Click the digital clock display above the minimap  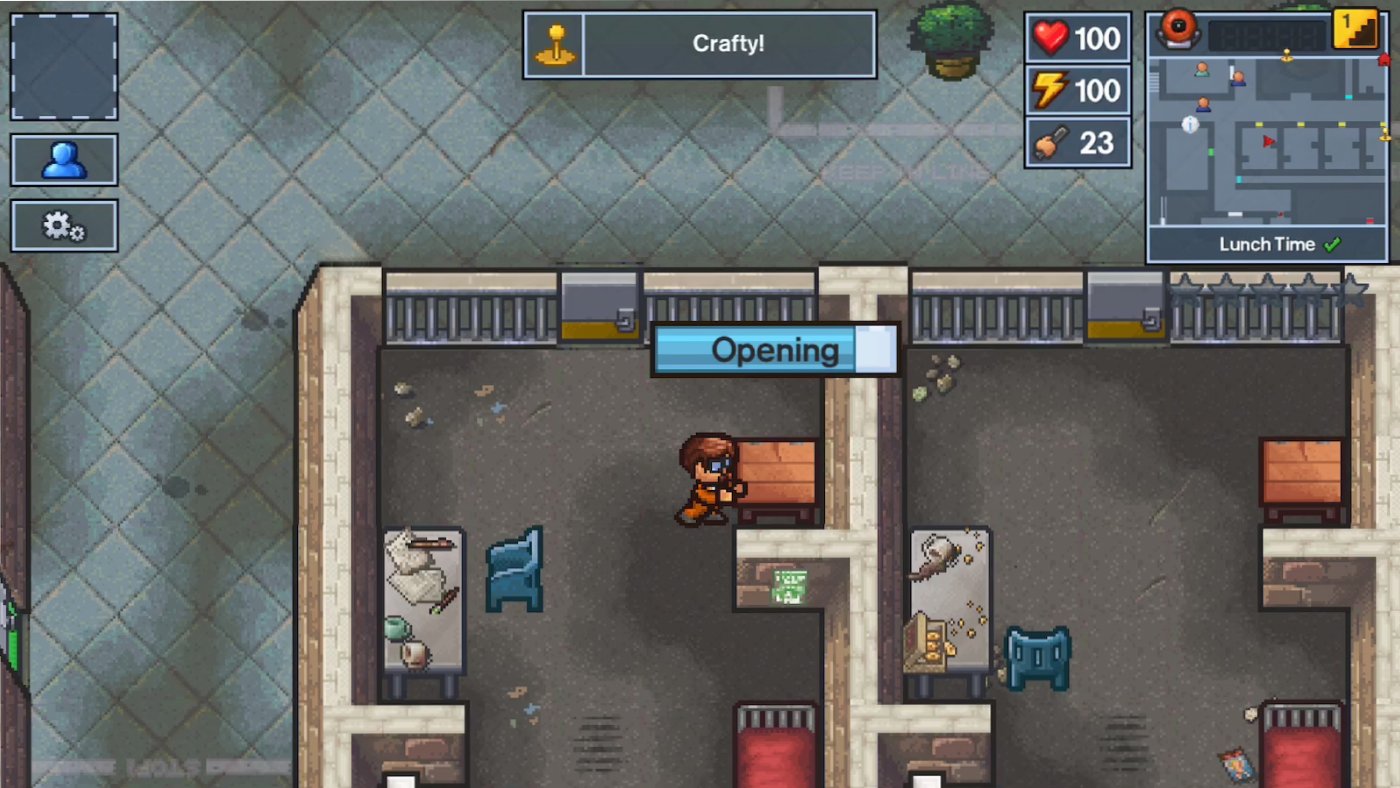pyautogui.click(x=1267, y=33)
